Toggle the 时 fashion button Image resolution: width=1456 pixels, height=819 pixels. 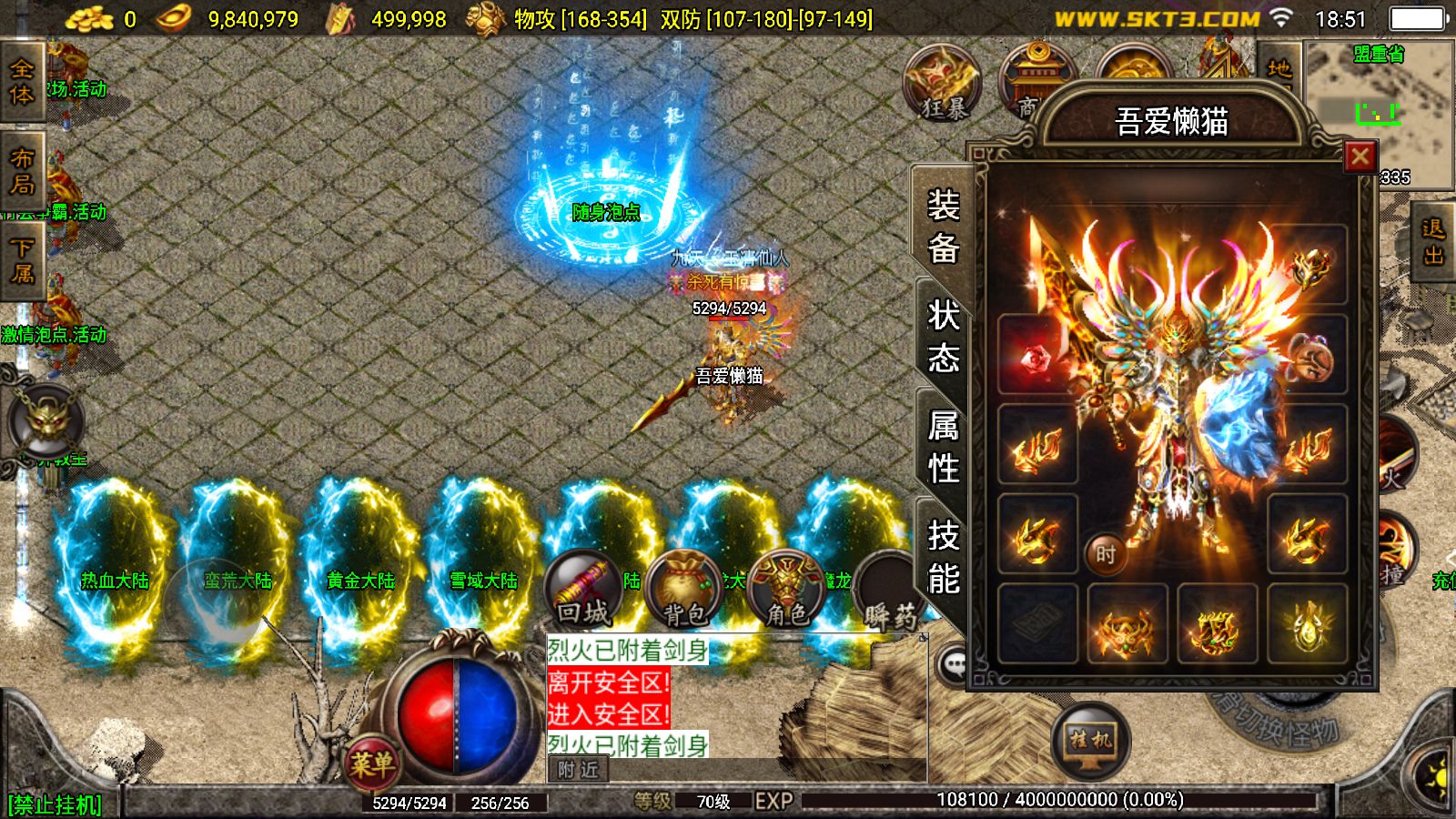pyautogui.click(x=1106, y=553)
